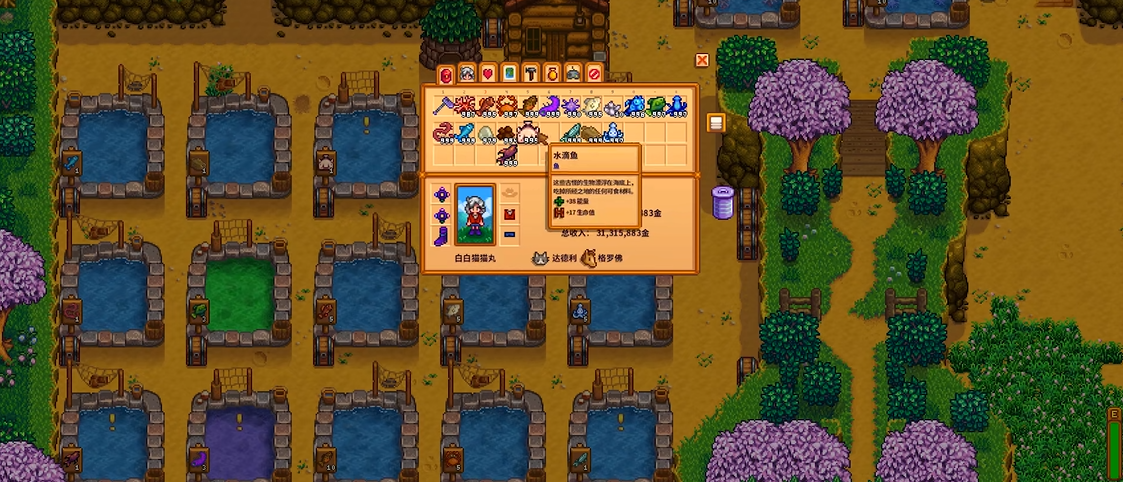Pick the red coral inventory slot
1123x482 pixels.
click(464, 105)
